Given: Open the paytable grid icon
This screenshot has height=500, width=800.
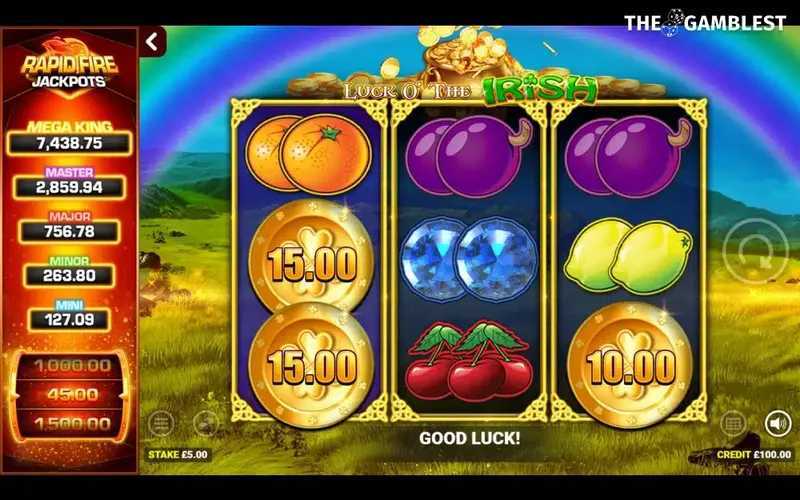Looking at the screenshot, I should 733,423.
